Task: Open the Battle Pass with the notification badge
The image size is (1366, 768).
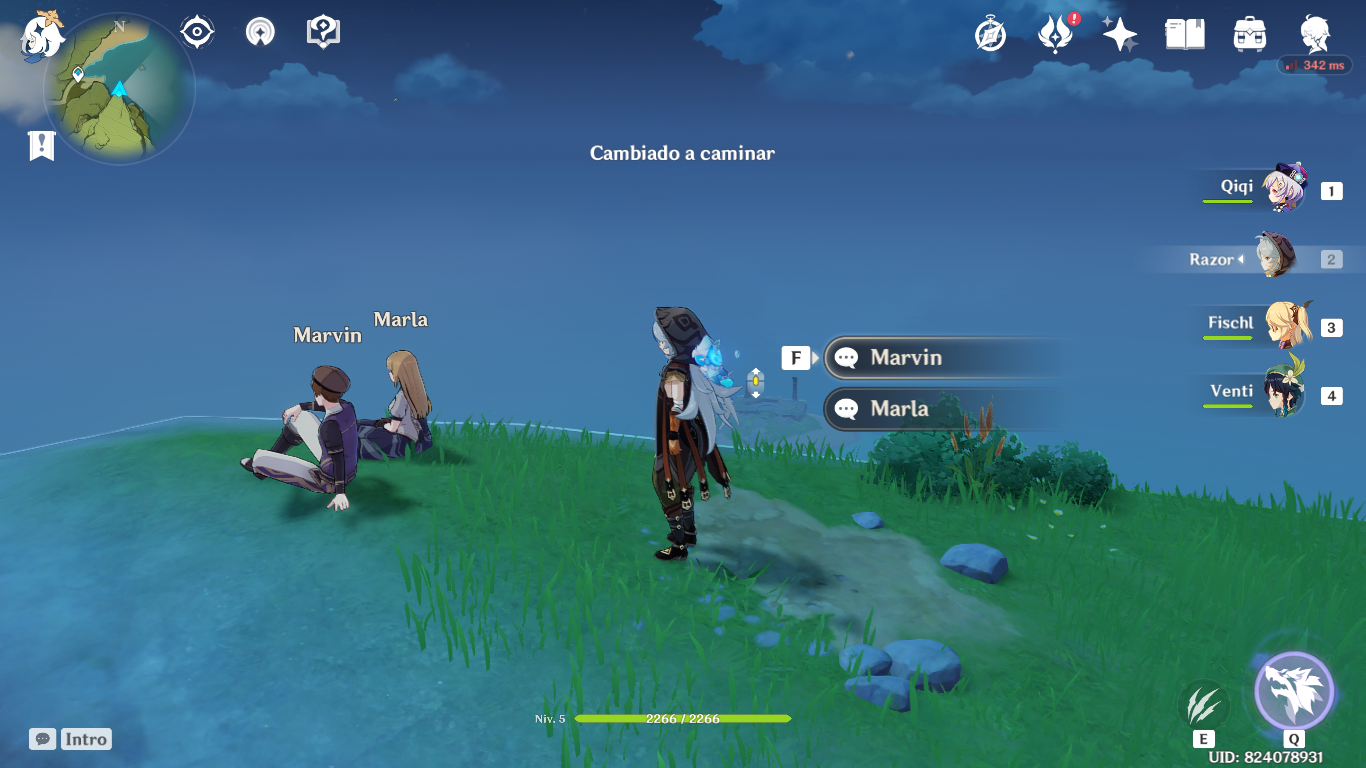Action: pos(1056,33)
